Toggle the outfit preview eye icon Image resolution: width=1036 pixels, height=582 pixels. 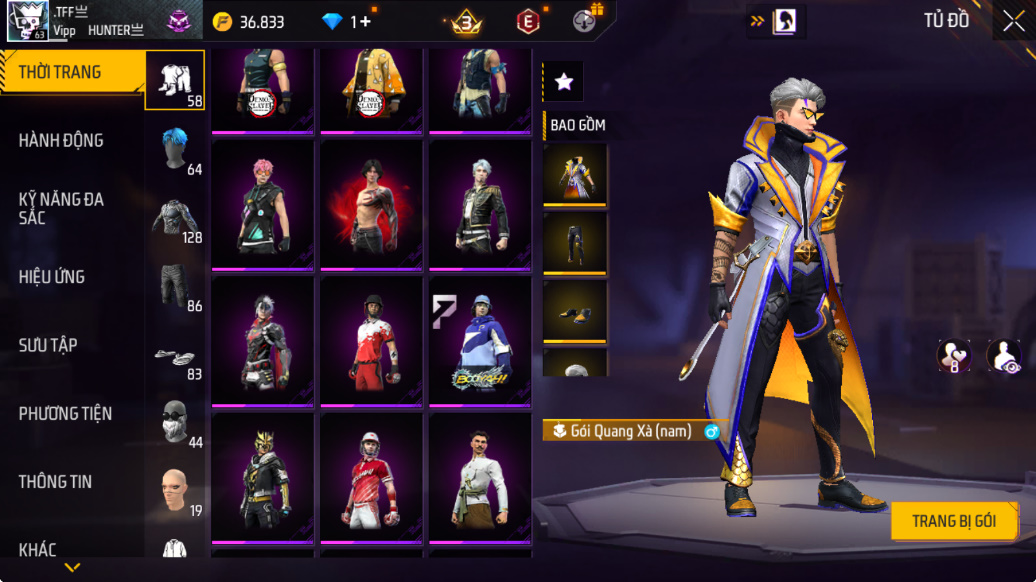click(1003, 356)
